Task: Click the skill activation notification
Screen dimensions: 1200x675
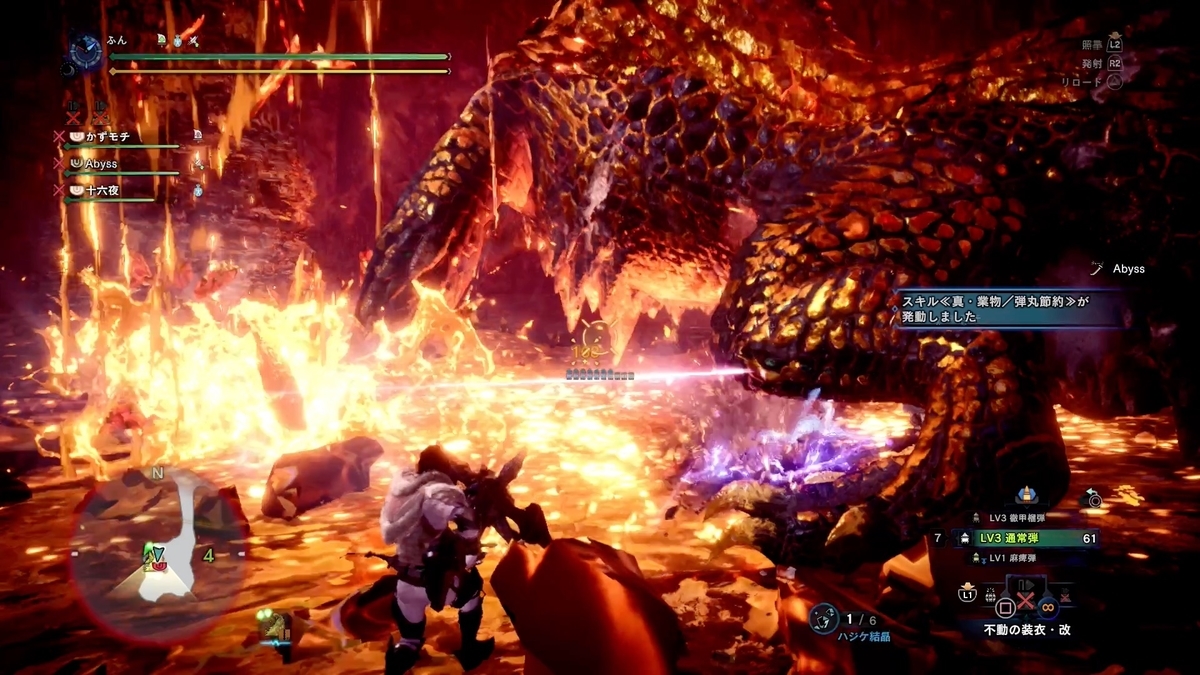Action: [x=1009, y=307]
